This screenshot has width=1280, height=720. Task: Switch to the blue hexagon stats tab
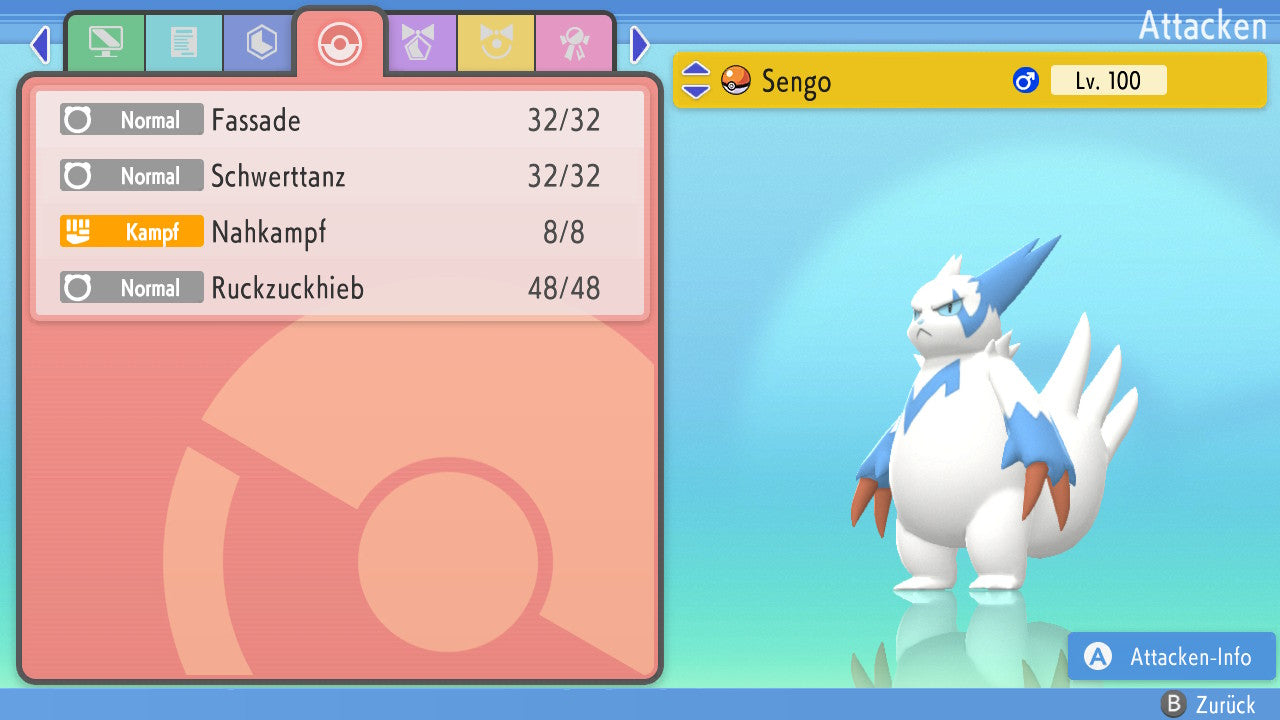pyautogui.click(x=262, y=43)
